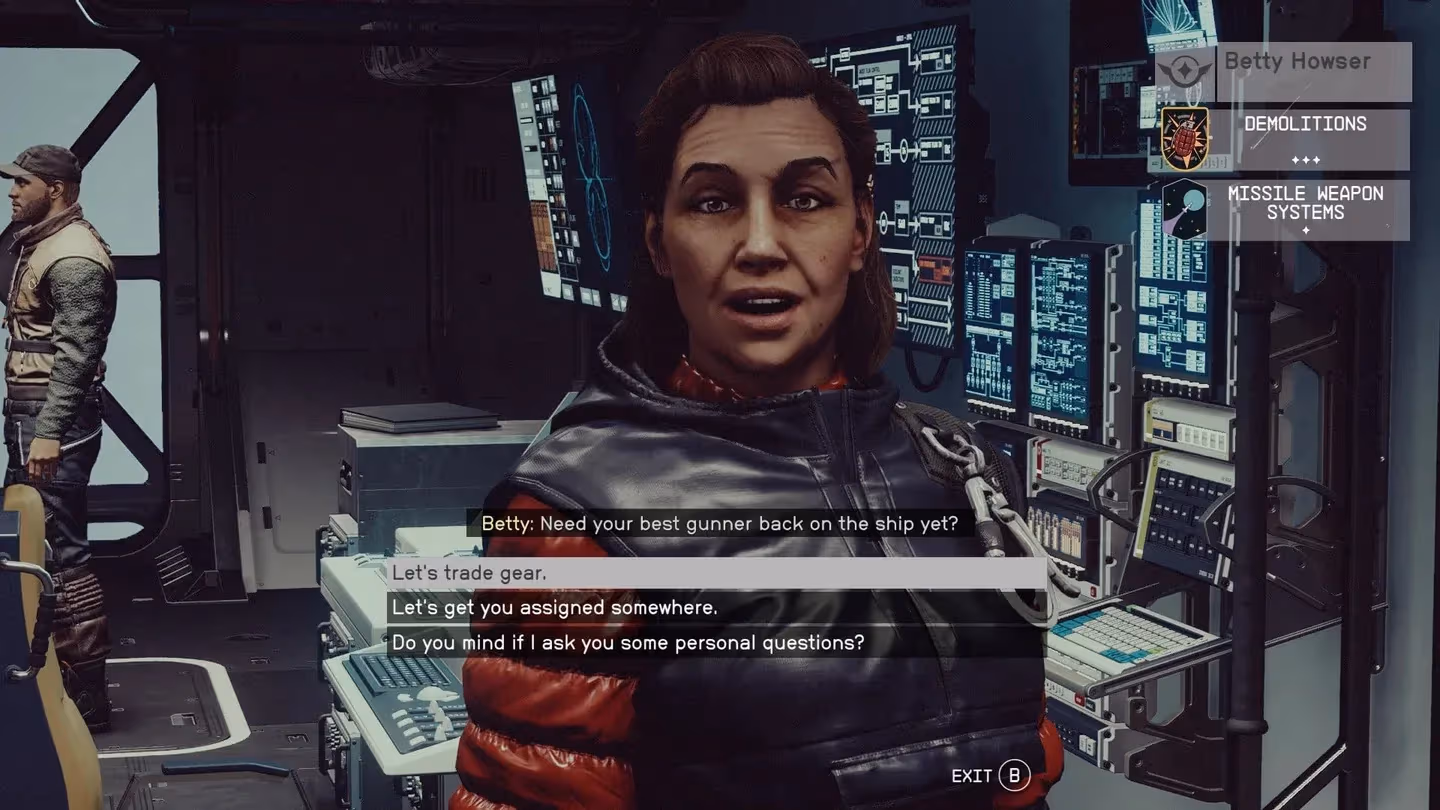1440x810 pixels.
Task: Choose the "Let's trade gear." reply
Action: [x=715, y=573]
